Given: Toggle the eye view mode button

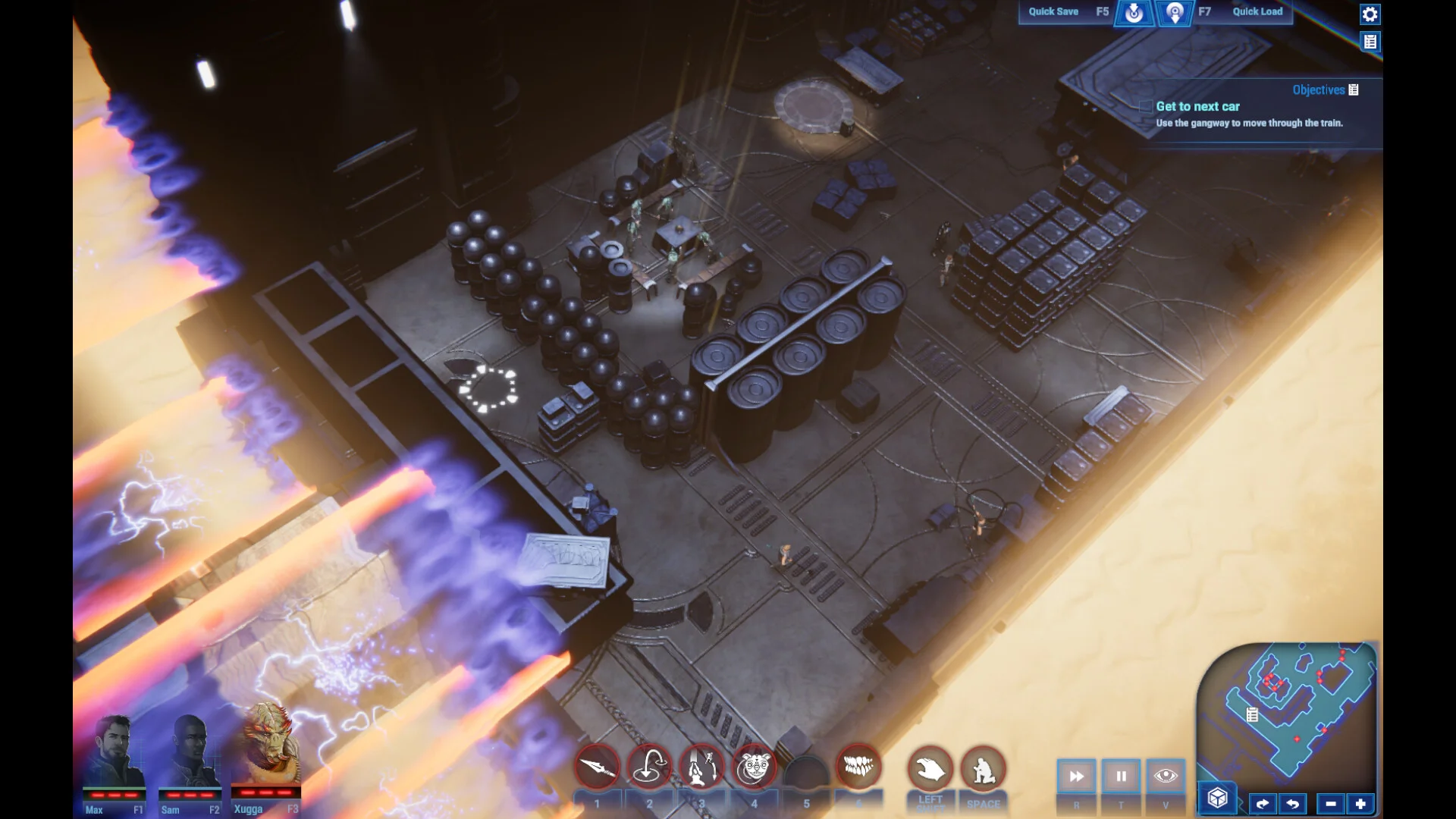Looking at the screenshot, I should (1166, 777).
